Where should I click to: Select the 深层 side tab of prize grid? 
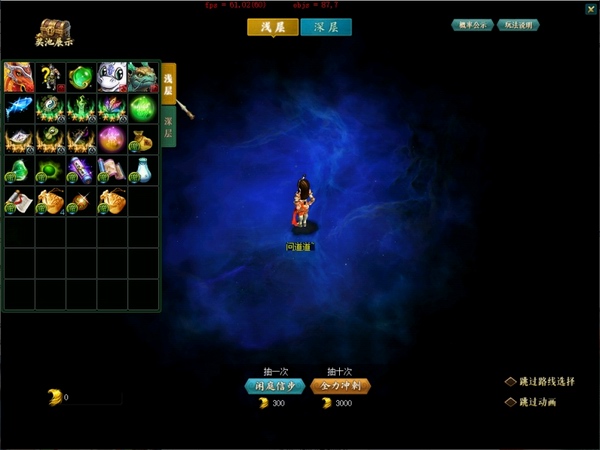168,128
